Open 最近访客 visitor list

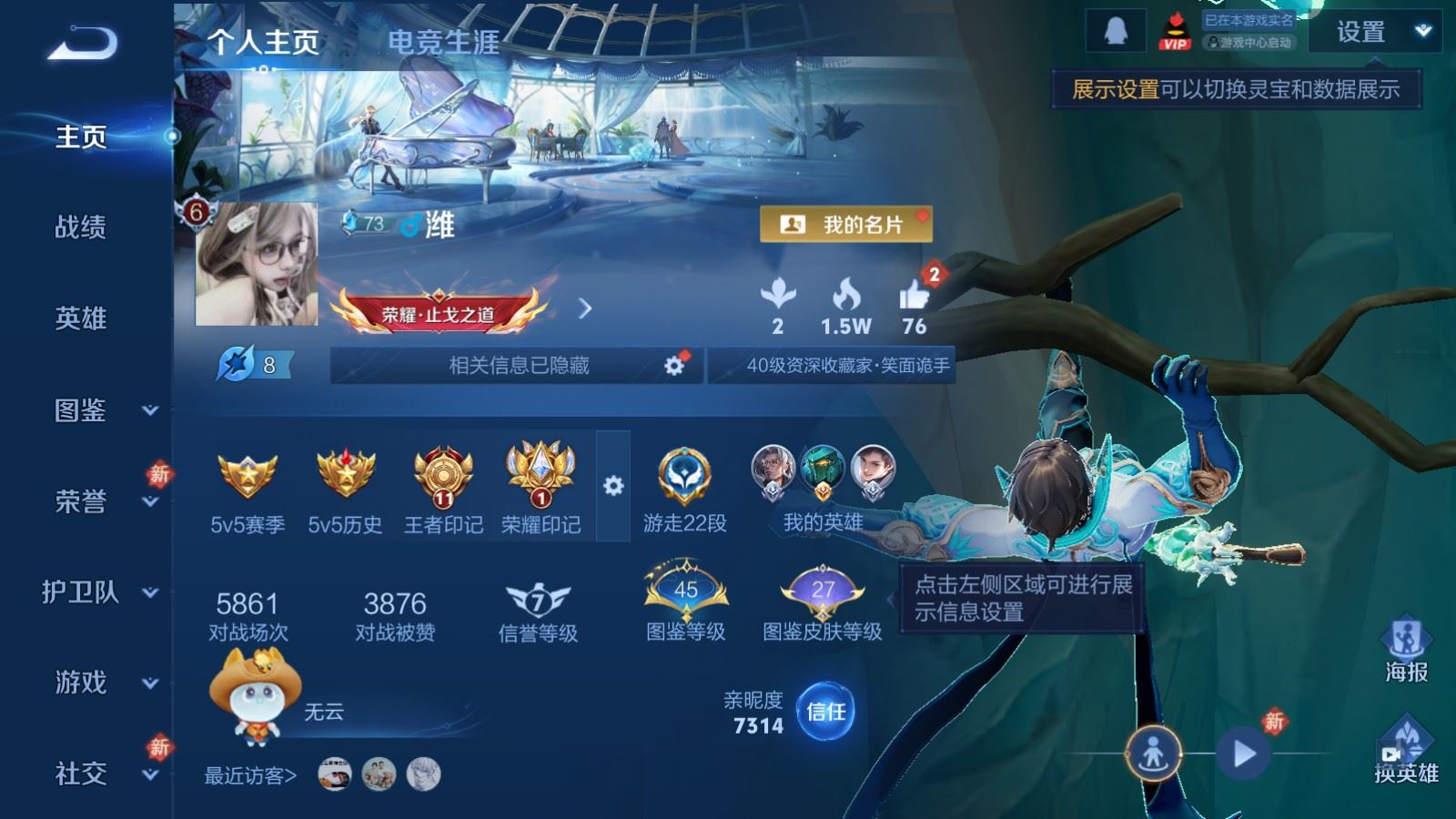coord(251,775)
